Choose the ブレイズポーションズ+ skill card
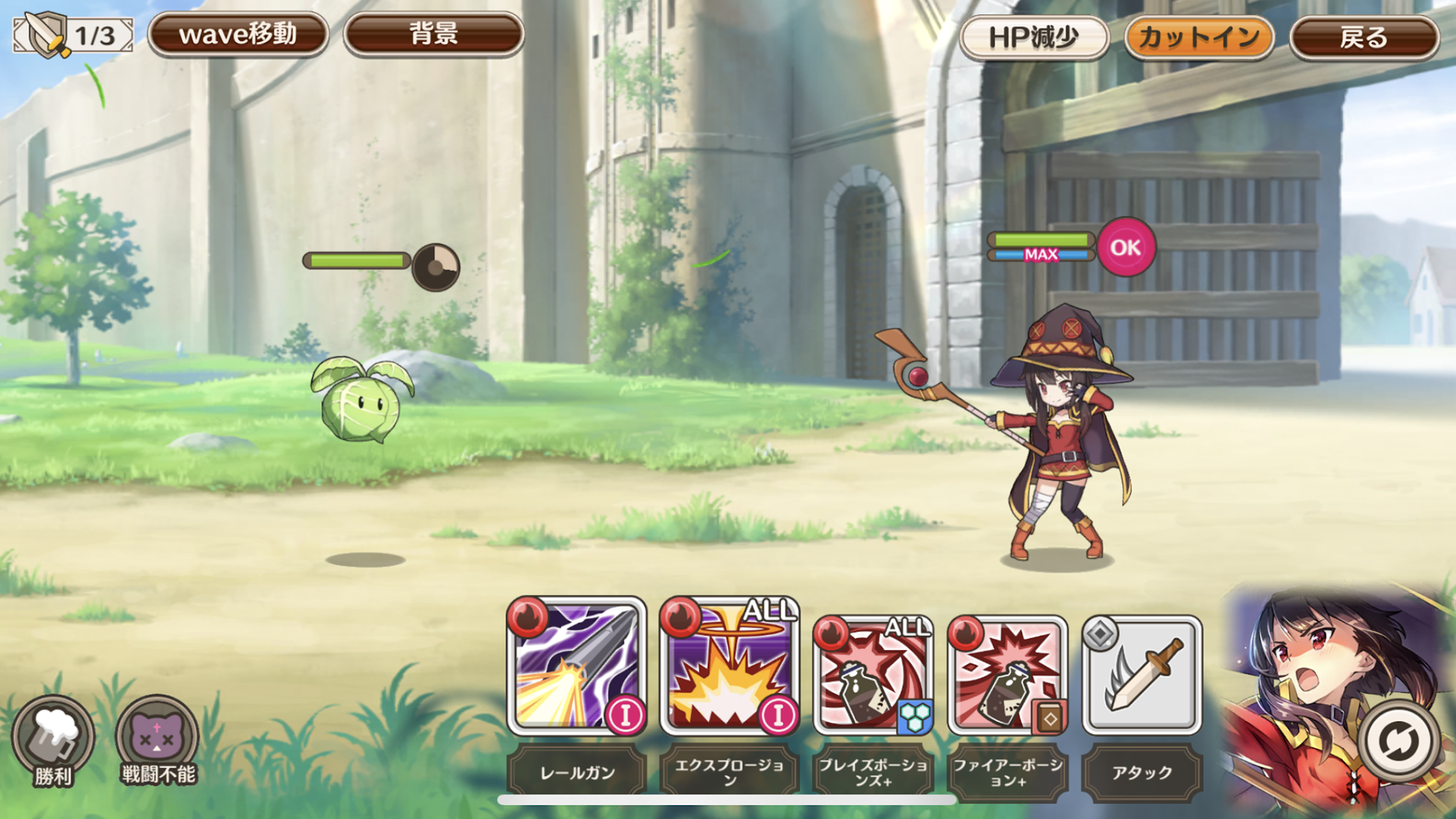1456x819 pixels. pyautogui.click(x=873, y=674)
